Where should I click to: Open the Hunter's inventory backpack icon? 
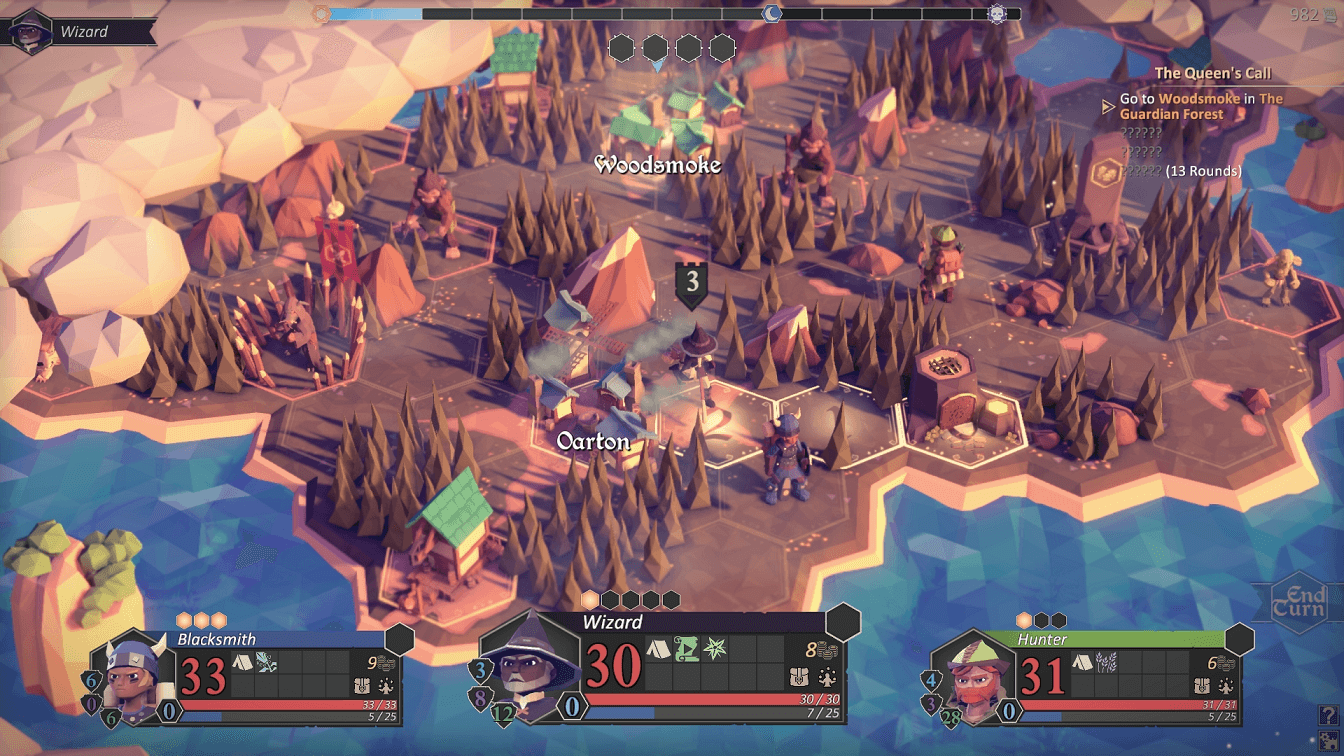[1204, 687]
